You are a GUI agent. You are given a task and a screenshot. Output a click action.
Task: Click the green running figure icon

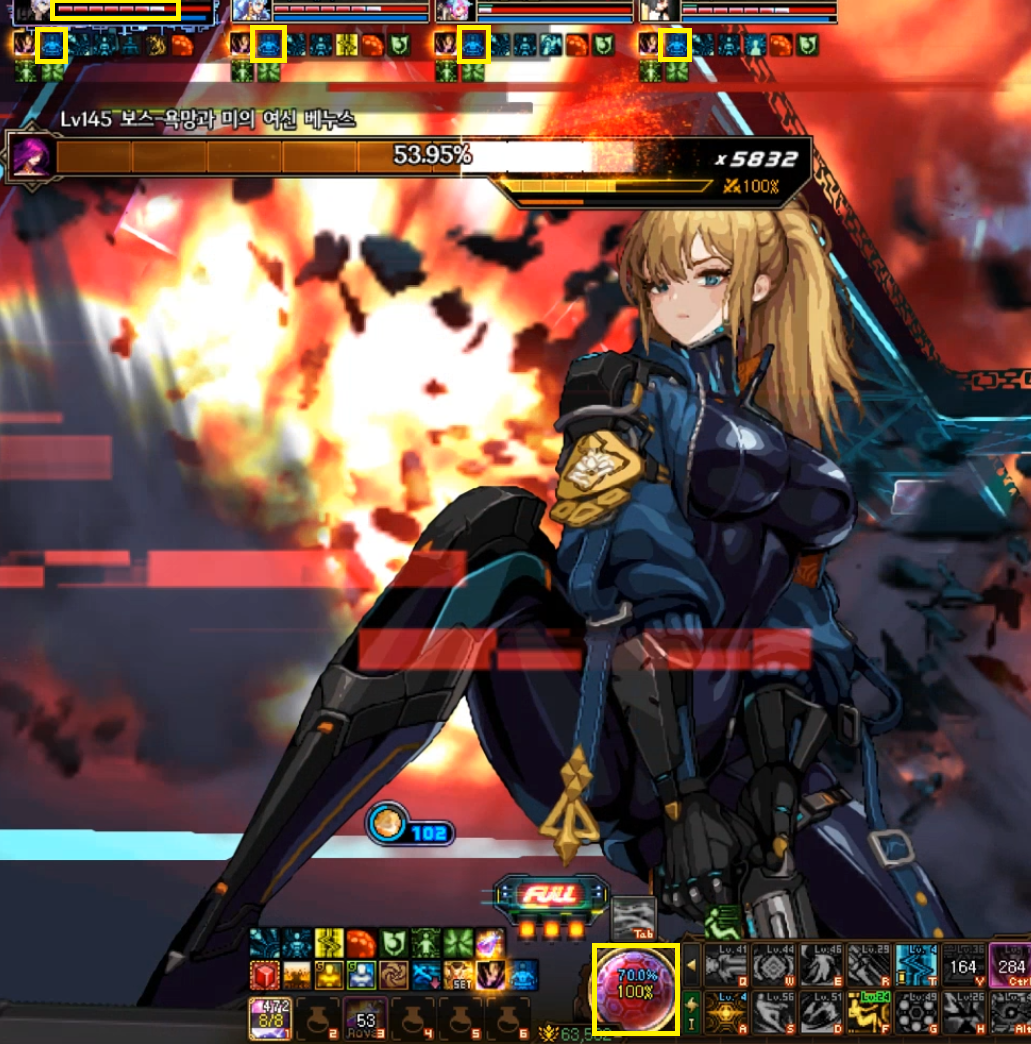tap(723, 922)
